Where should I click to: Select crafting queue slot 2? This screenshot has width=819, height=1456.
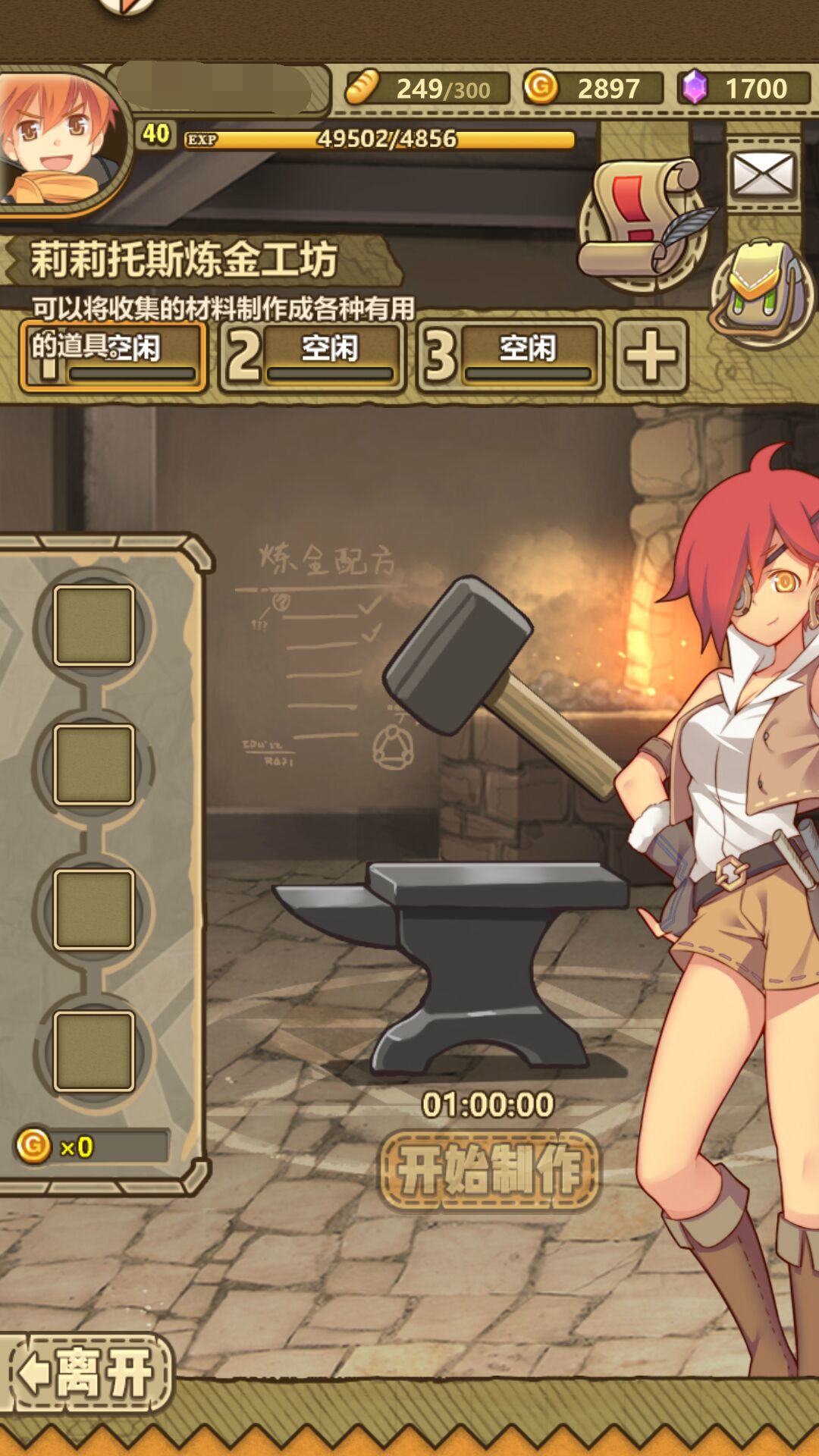point(311,355)
